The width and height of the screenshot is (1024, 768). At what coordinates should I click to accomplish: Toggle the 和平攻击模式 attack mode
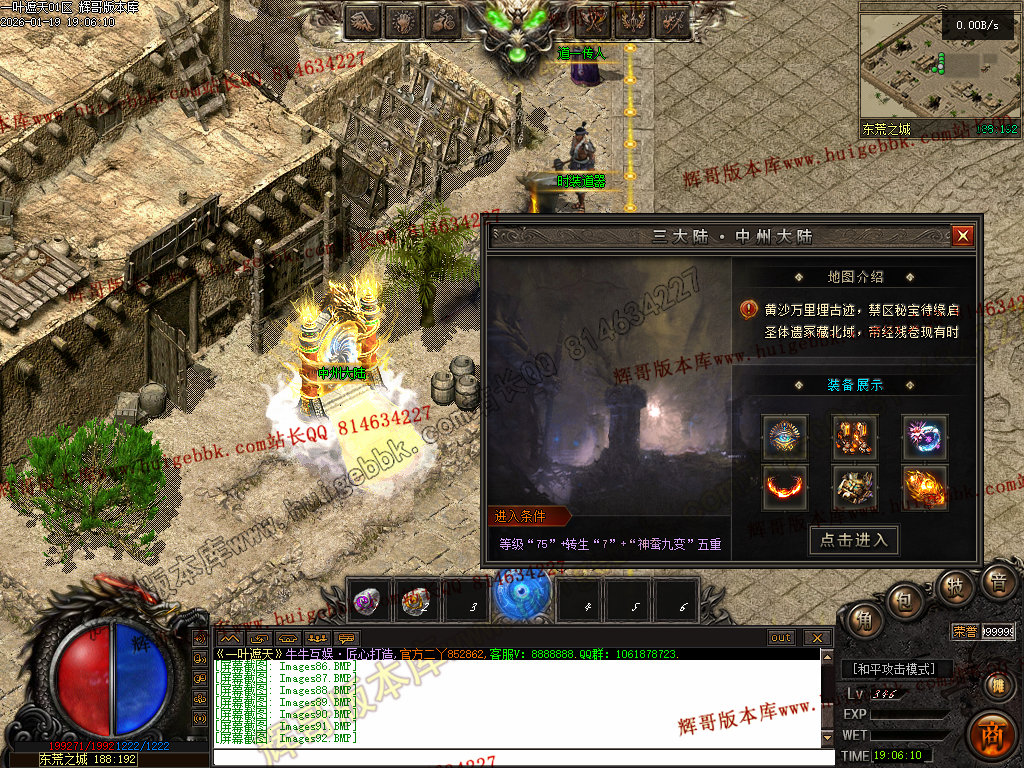893,669
